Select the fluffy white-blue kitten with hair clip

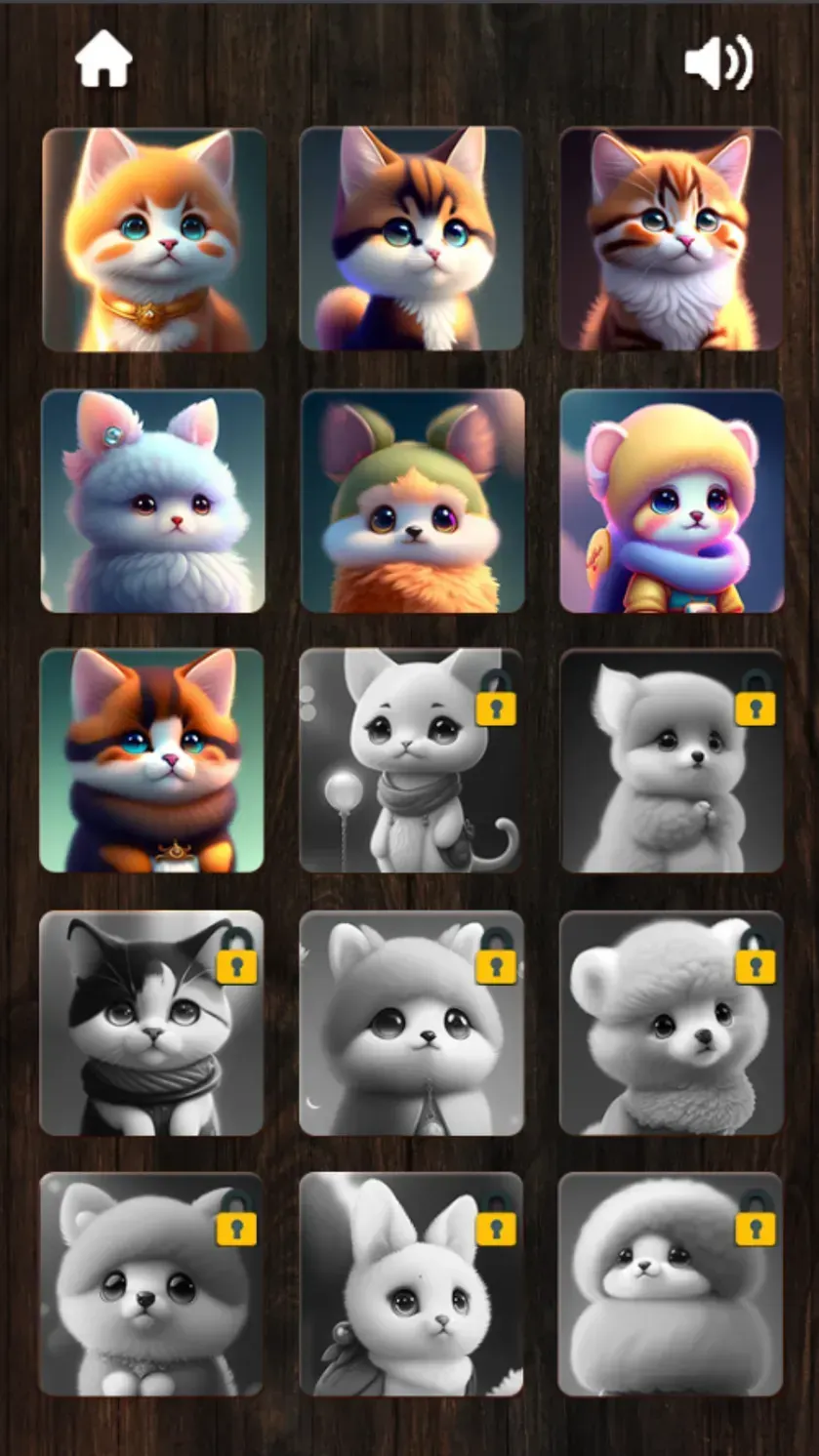point(153,501)
